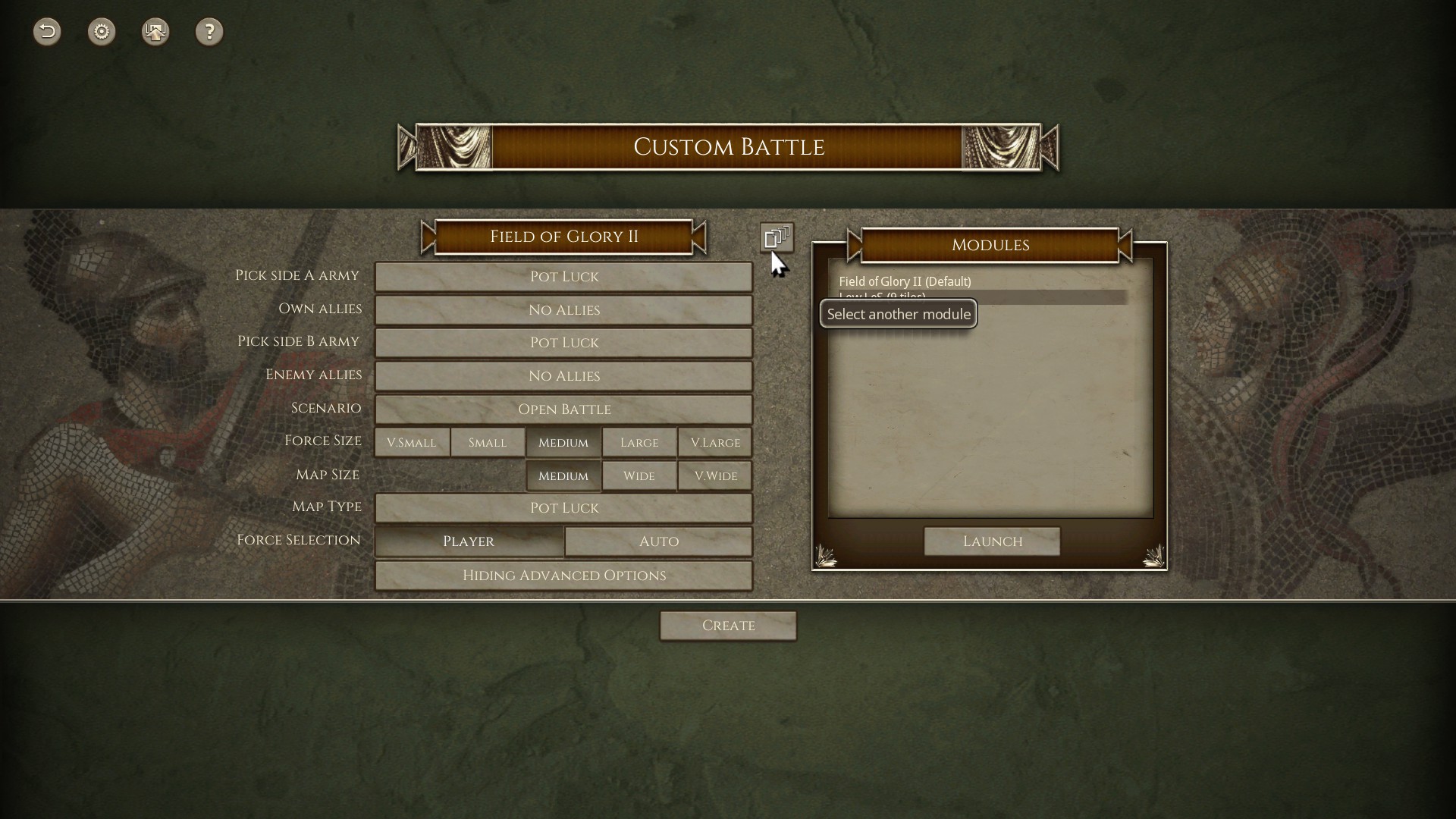Switch force selection to Auto
1456x819 pixels.
[657, 541]
